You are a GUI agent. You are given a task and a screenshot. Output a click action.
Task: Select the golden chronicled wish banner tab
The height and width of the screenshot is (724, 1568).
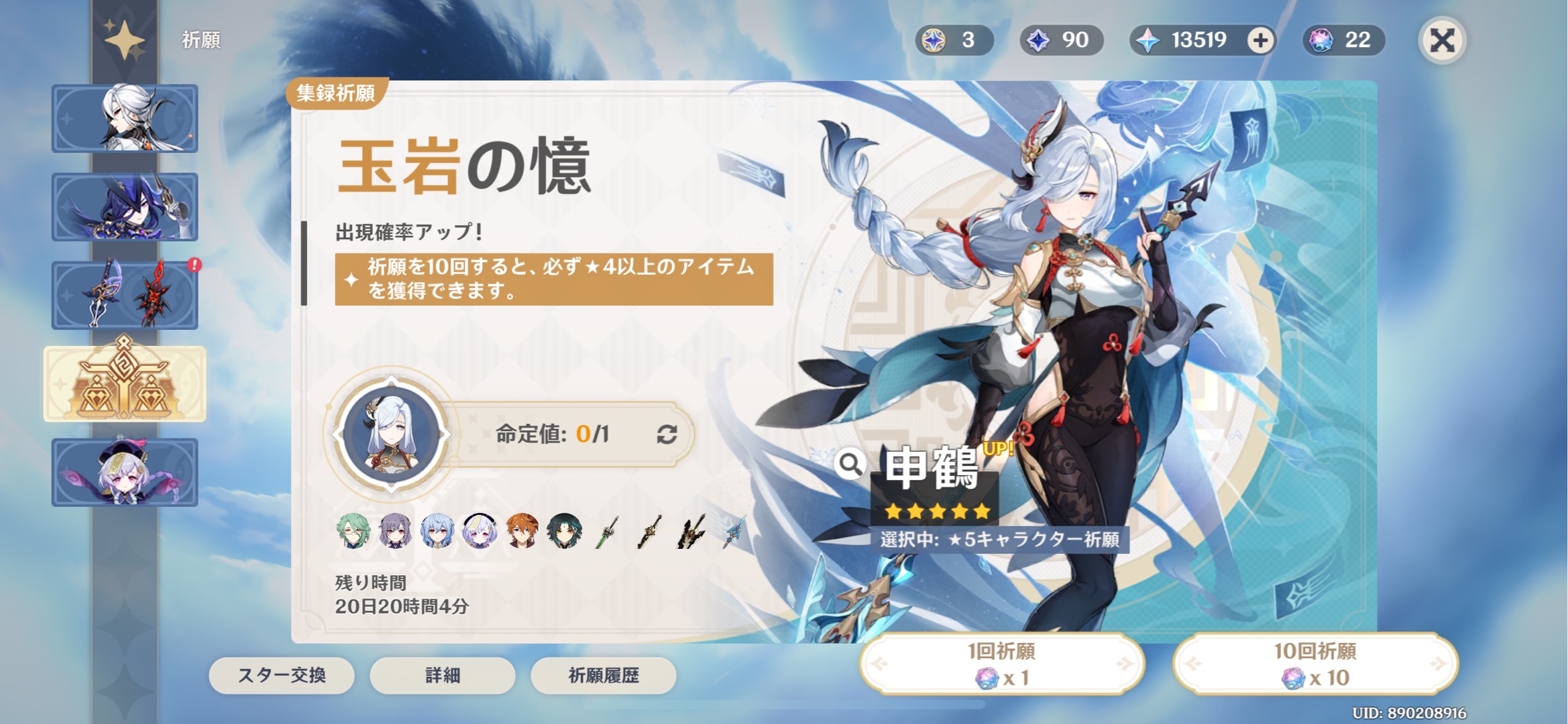click(x=125, y=383)
